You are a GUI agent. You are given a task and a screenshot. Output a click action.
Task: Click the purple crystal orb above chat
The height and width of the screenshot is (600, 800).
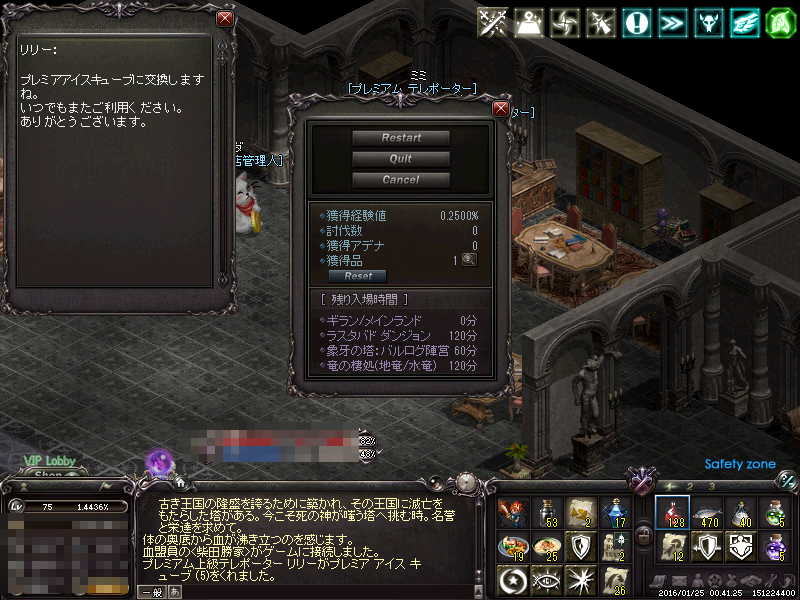[x=158, y=463]
